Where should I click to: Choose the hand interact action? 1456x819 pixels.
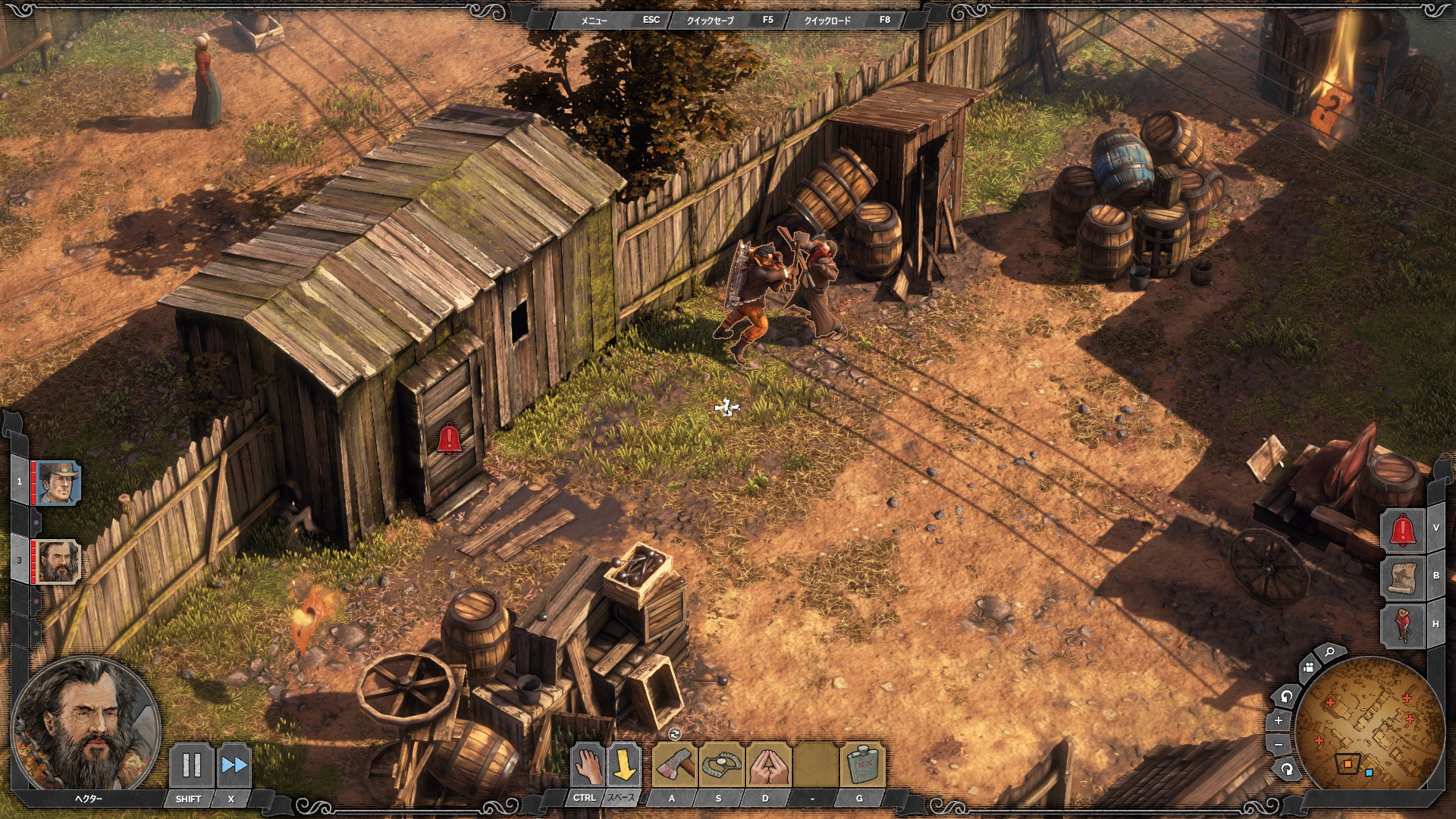point(585,765)
